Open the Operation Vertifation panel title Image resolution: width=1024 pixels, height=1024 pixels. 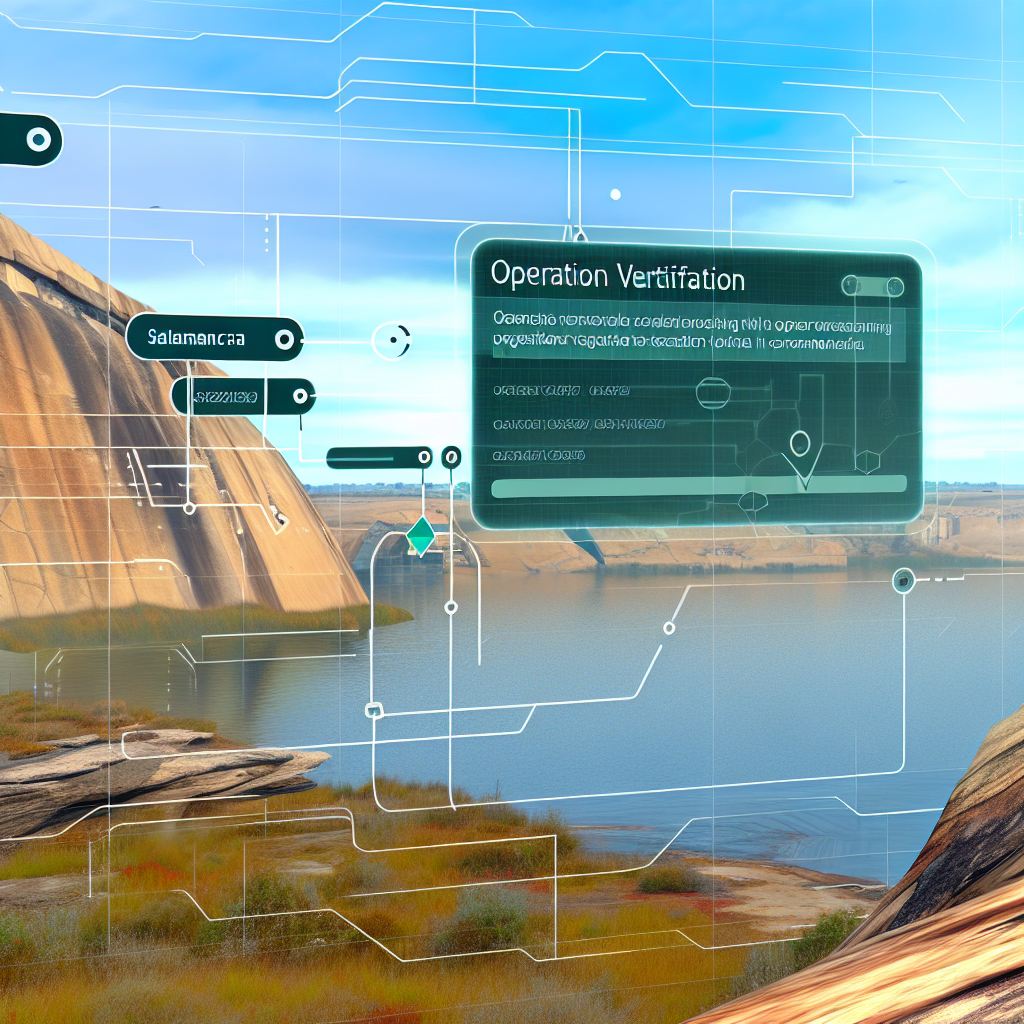pyautogui.click(x=618, y=278)
